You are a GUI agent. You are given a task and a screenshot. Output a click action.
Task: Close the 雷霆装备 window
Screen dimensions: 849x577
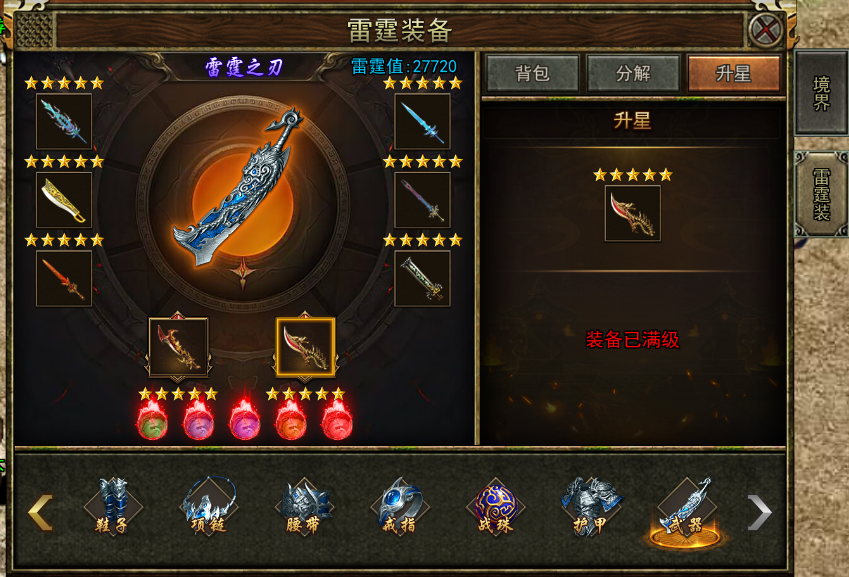pos(766,29)
